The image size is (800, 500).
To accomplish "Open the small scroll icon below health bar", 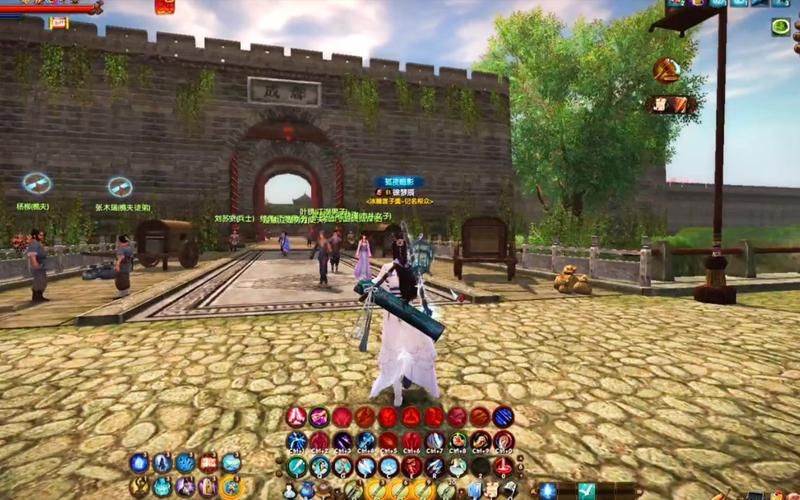I will point(59,22).
